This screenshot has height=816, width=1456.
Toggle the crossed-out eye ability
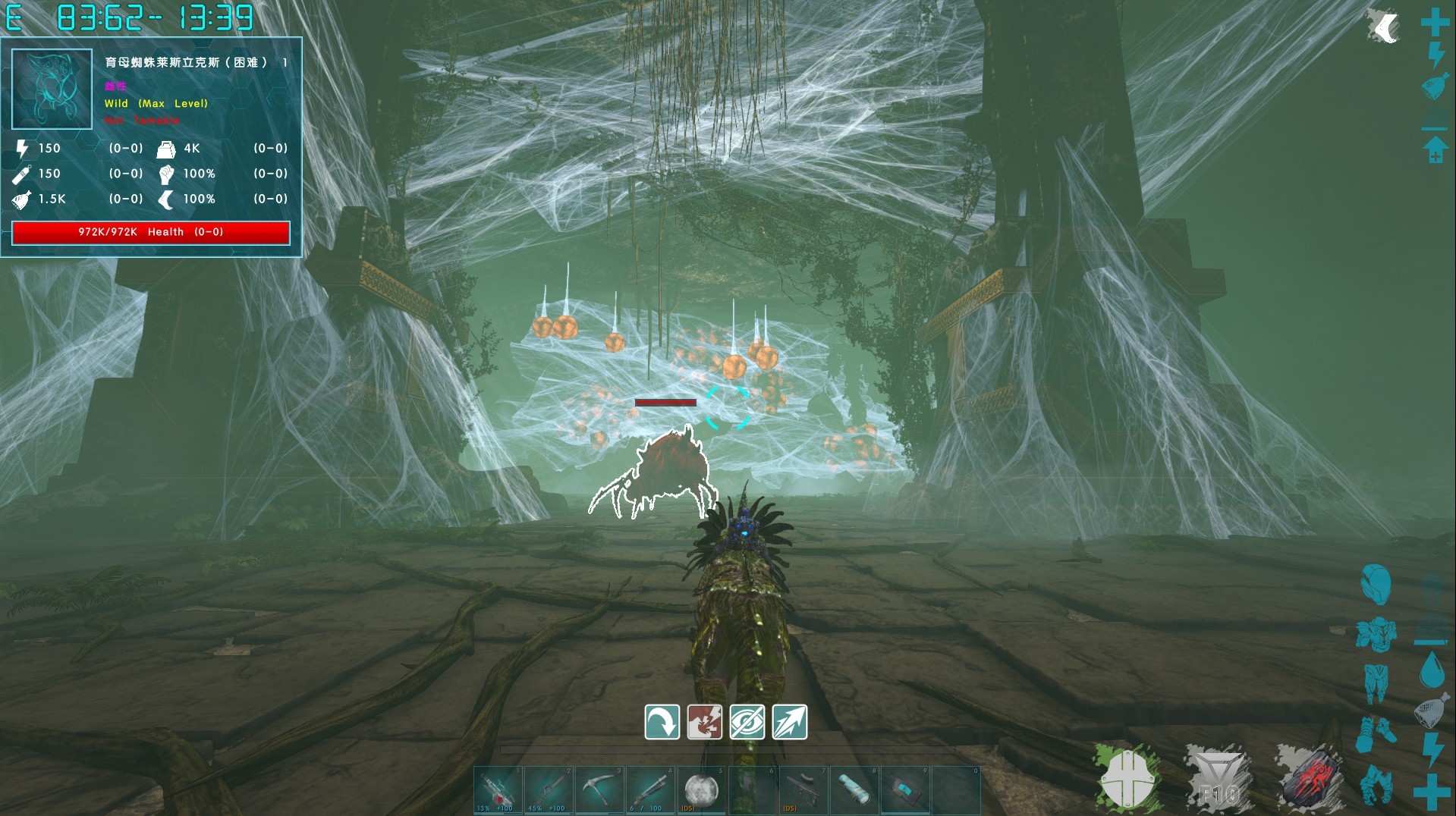click(x=747, y=721)
